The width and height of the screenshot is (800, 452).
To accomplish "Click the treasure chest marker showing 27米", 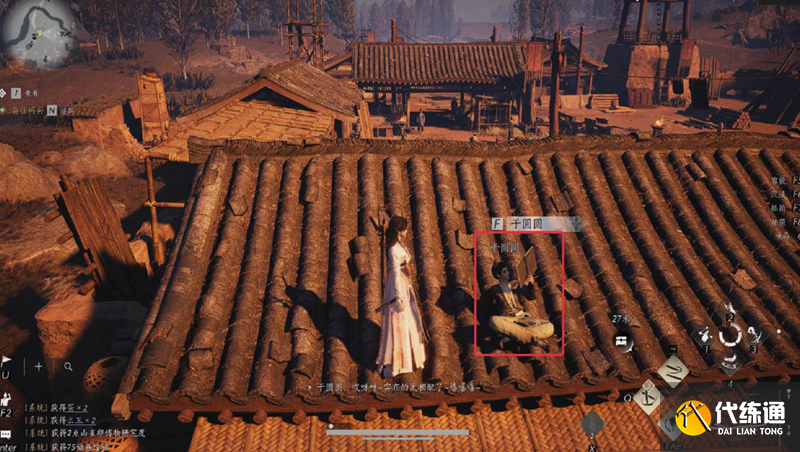I will click(620, 340).
